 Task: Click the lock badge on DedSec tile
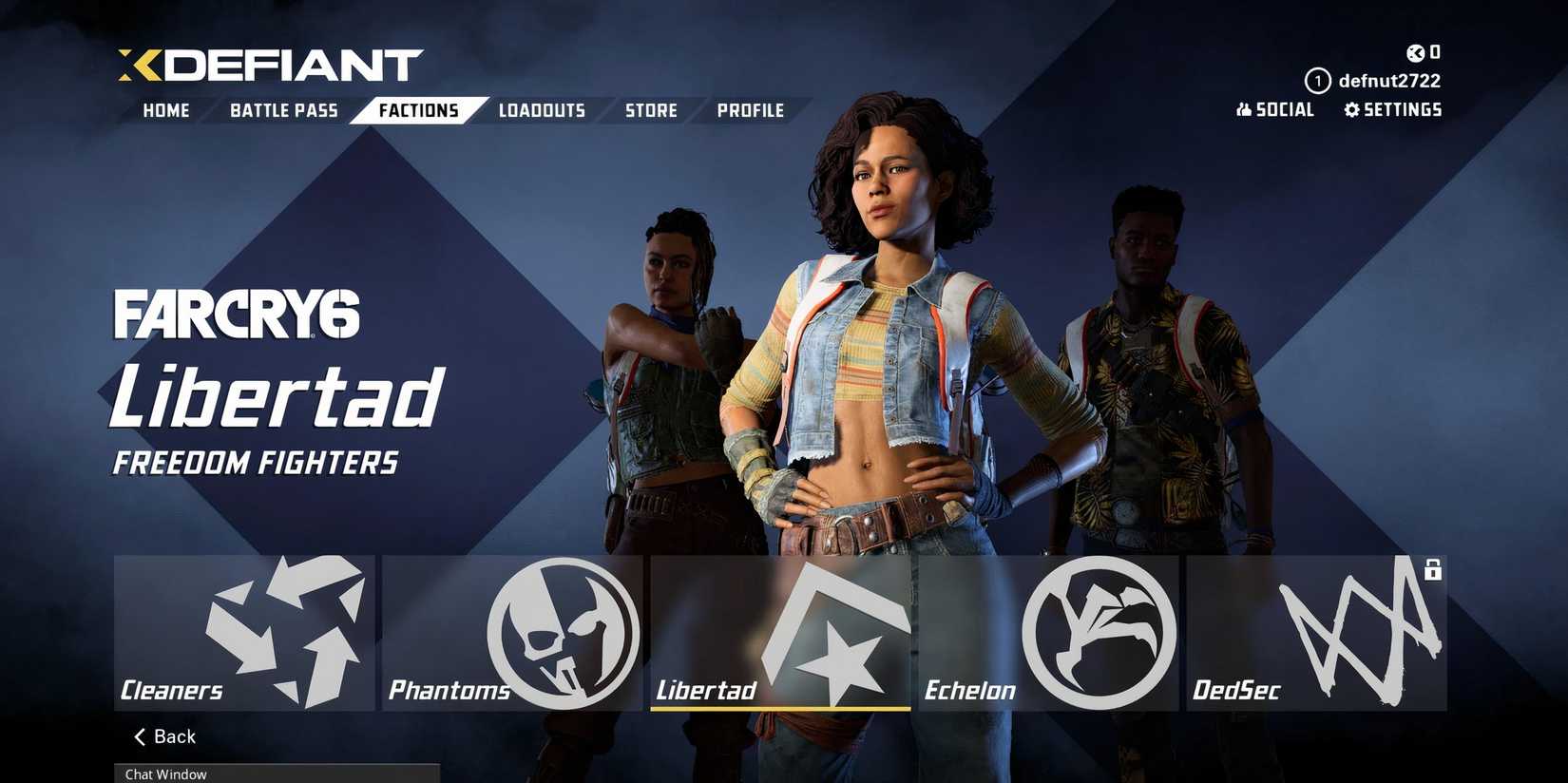[1431, 571]
